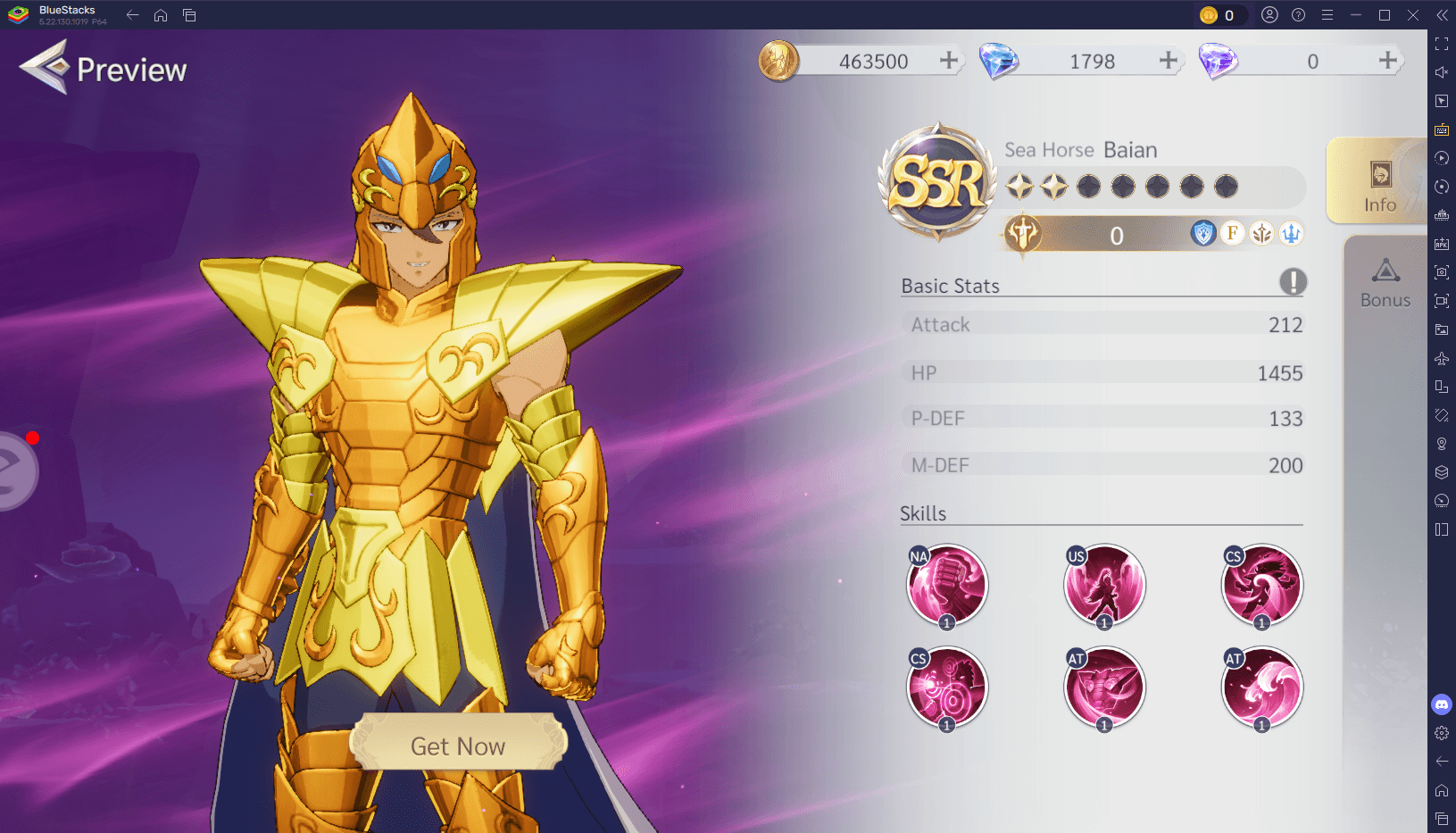Viewport: 1456px width, 833px height.
Task: Open Discord from the BlueStacks sidebar
Action: coord(1441,705)
